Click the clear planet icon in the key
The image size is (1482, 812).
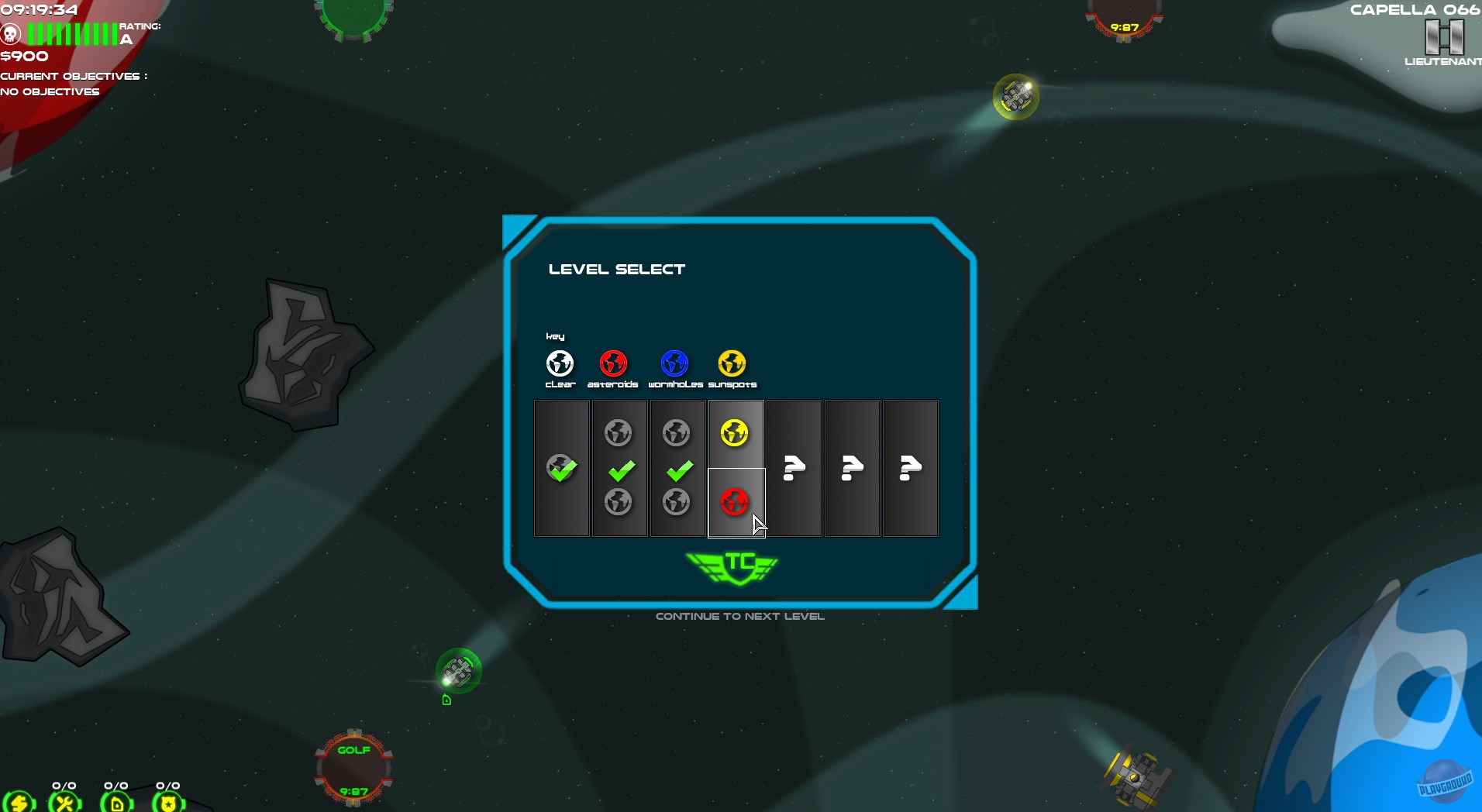pyautogui.click(x=560, y=361)
